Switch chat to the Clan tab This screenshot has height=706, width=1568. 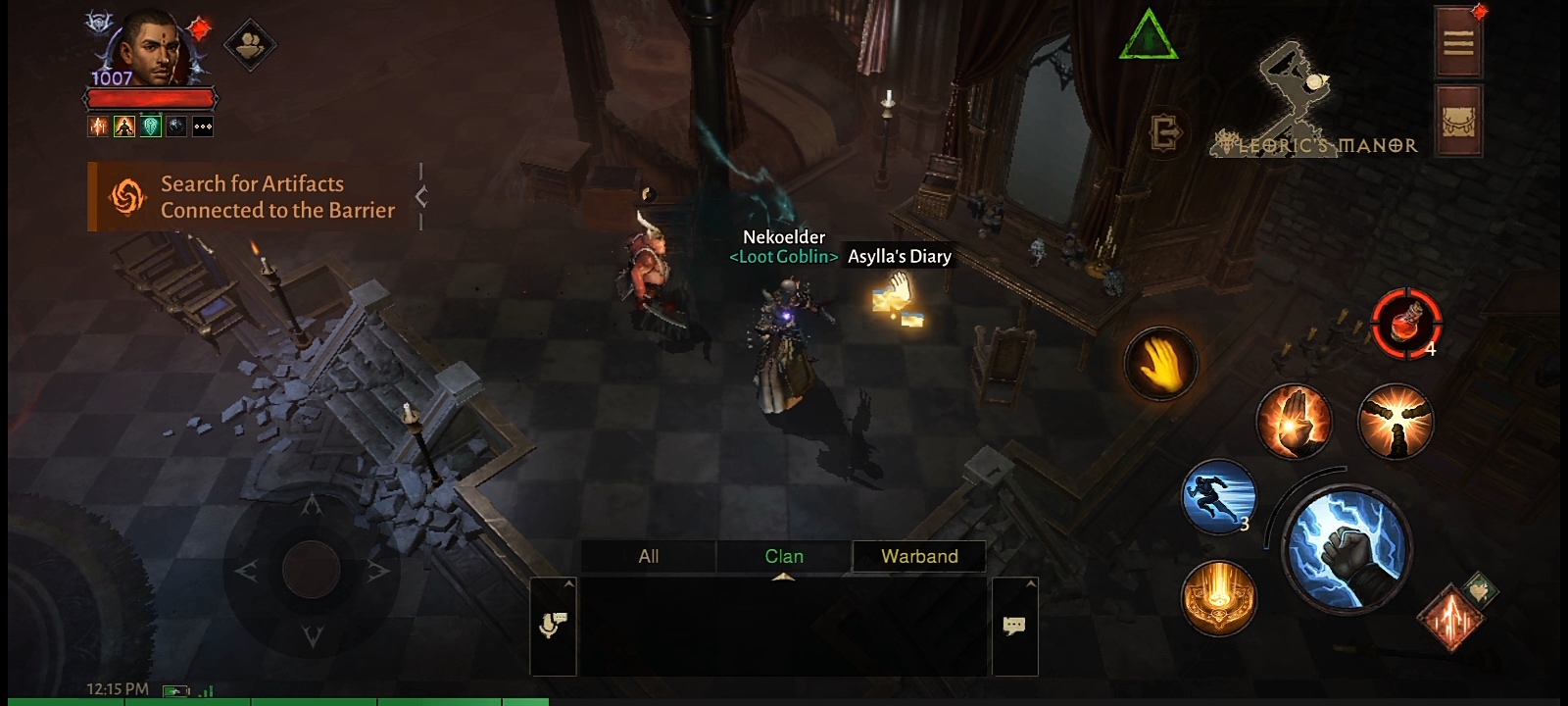(x=783, y=556)
